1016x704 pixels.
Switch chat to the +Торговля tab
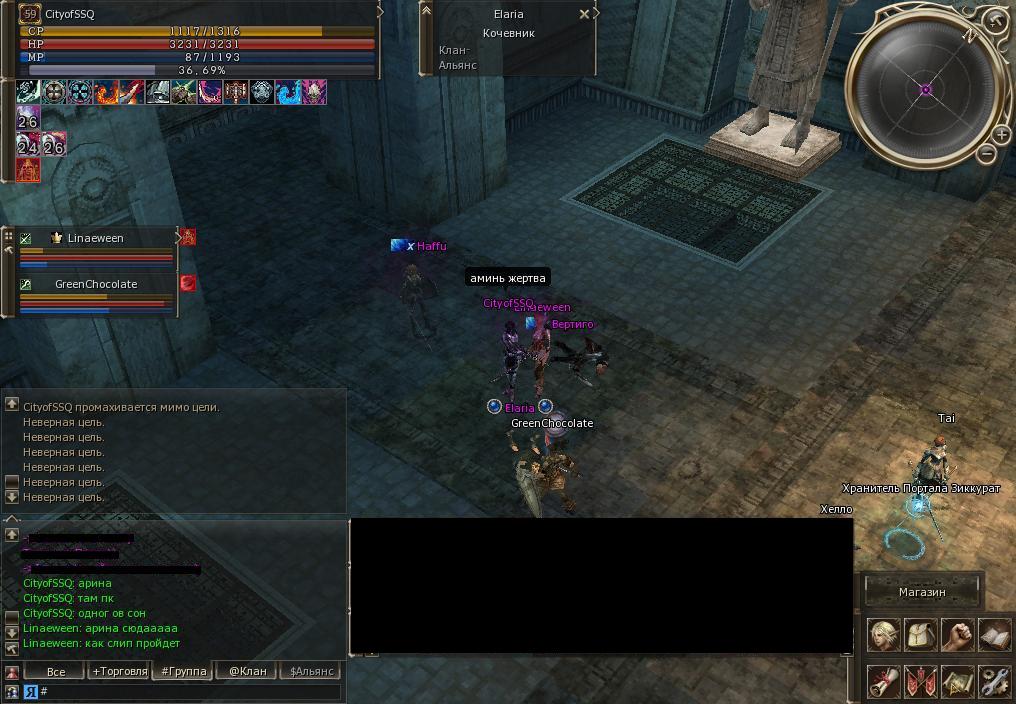click(119, 671)
